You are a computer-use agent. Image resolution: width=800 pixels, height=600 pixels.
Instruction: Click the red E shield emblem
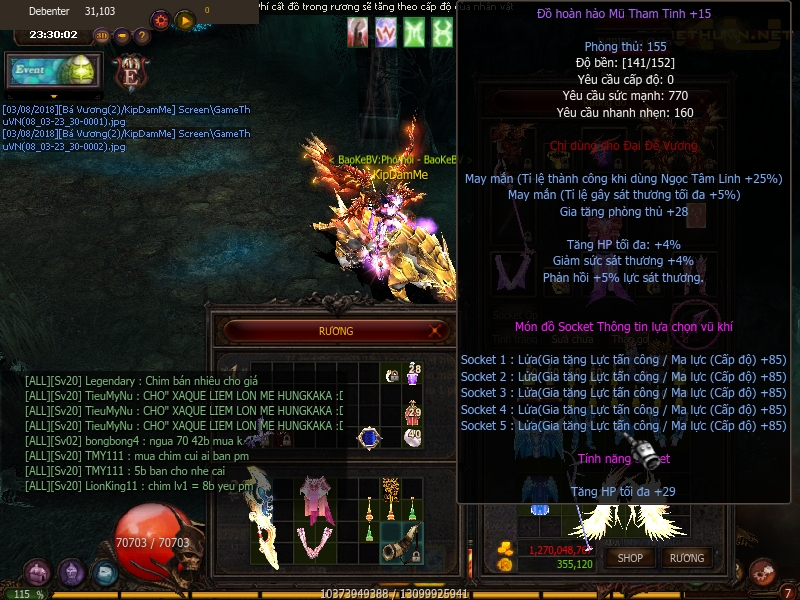pos(129,73)
